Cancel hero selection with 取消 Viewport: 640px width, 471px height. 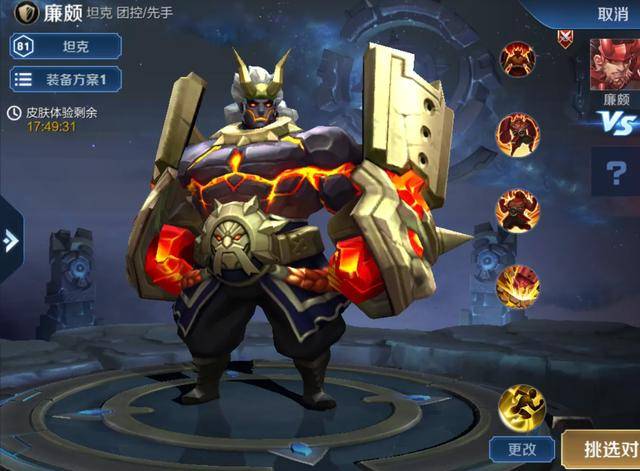(x=611, y=14)
